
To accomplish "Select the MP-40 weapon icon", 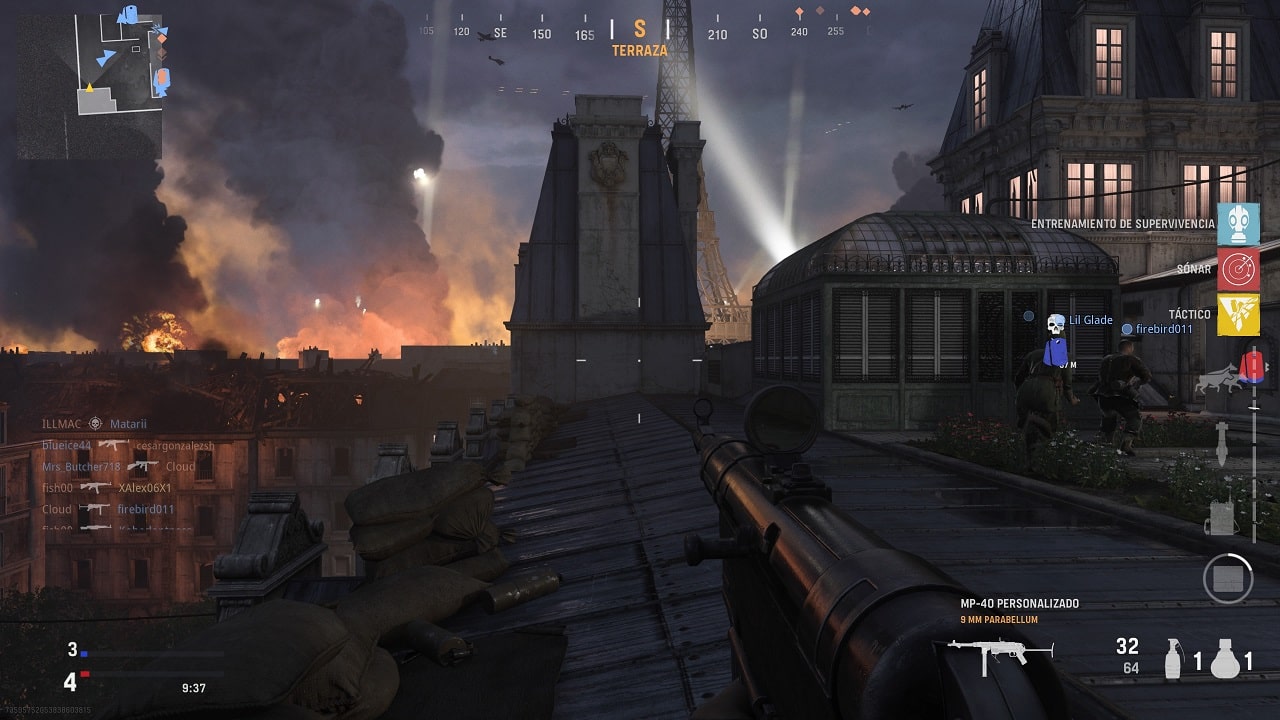I will [1000, 651].
